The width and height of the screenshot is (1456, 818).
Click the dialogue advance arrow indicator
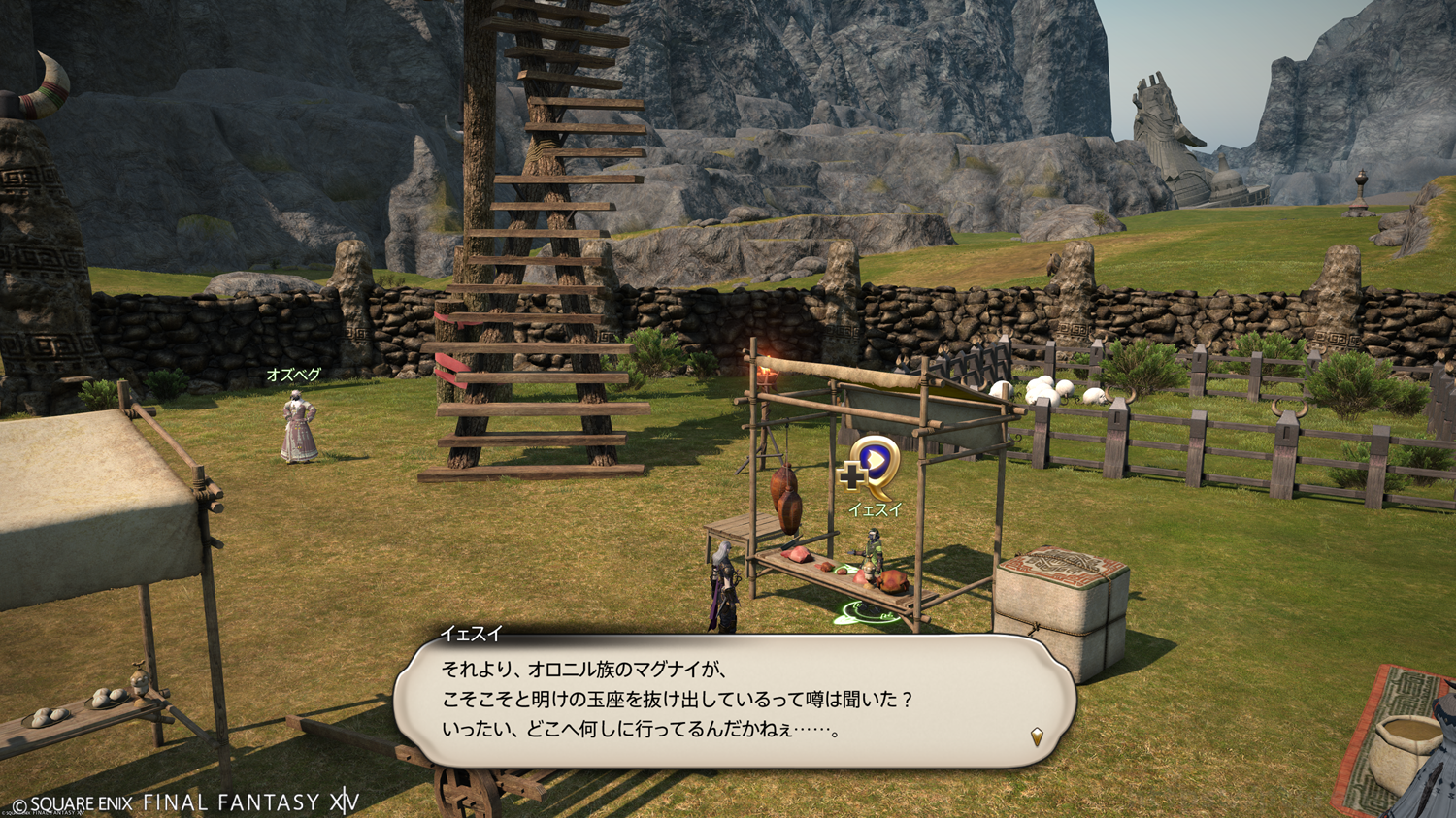pyautogui.click(x=1037, y=737)
